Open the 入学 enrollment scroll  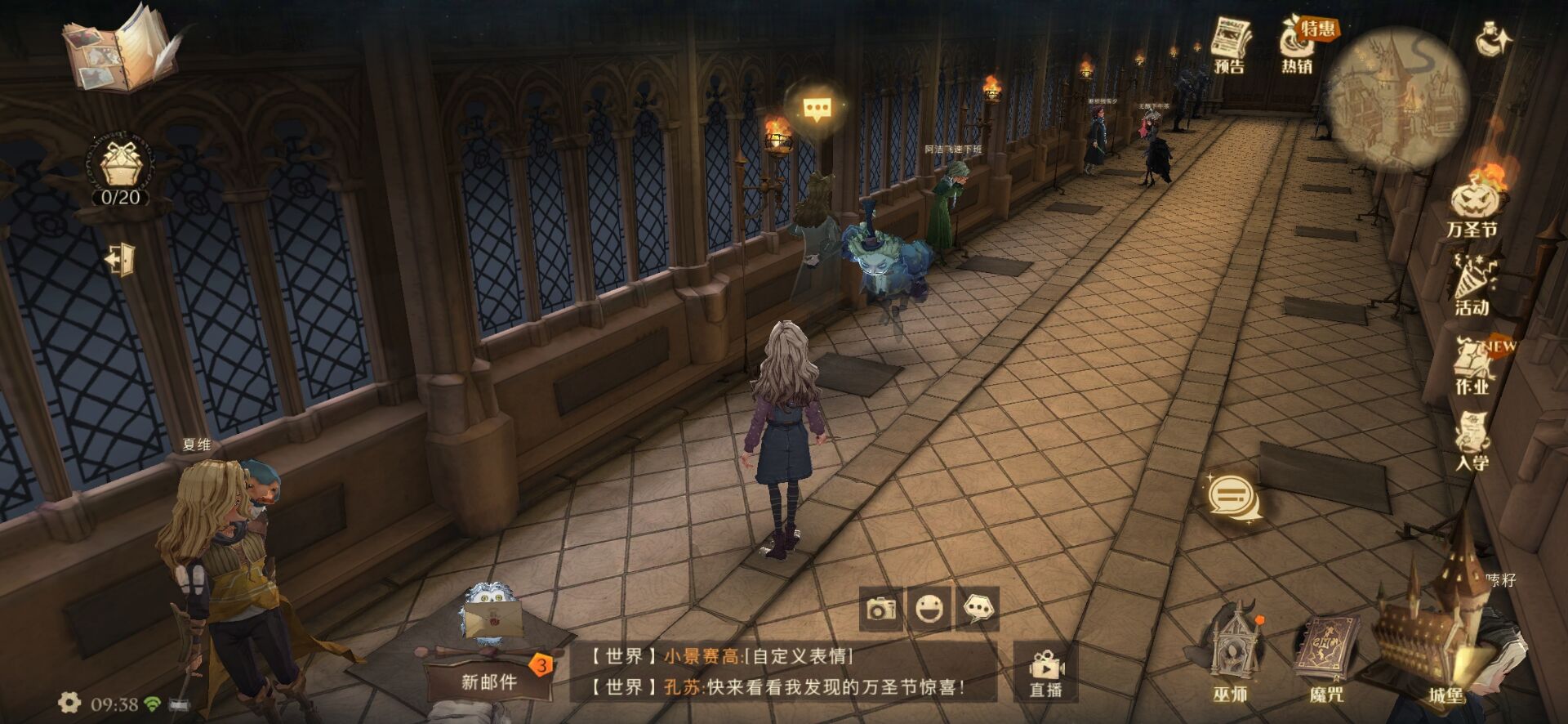click(x=1472, y=441)
